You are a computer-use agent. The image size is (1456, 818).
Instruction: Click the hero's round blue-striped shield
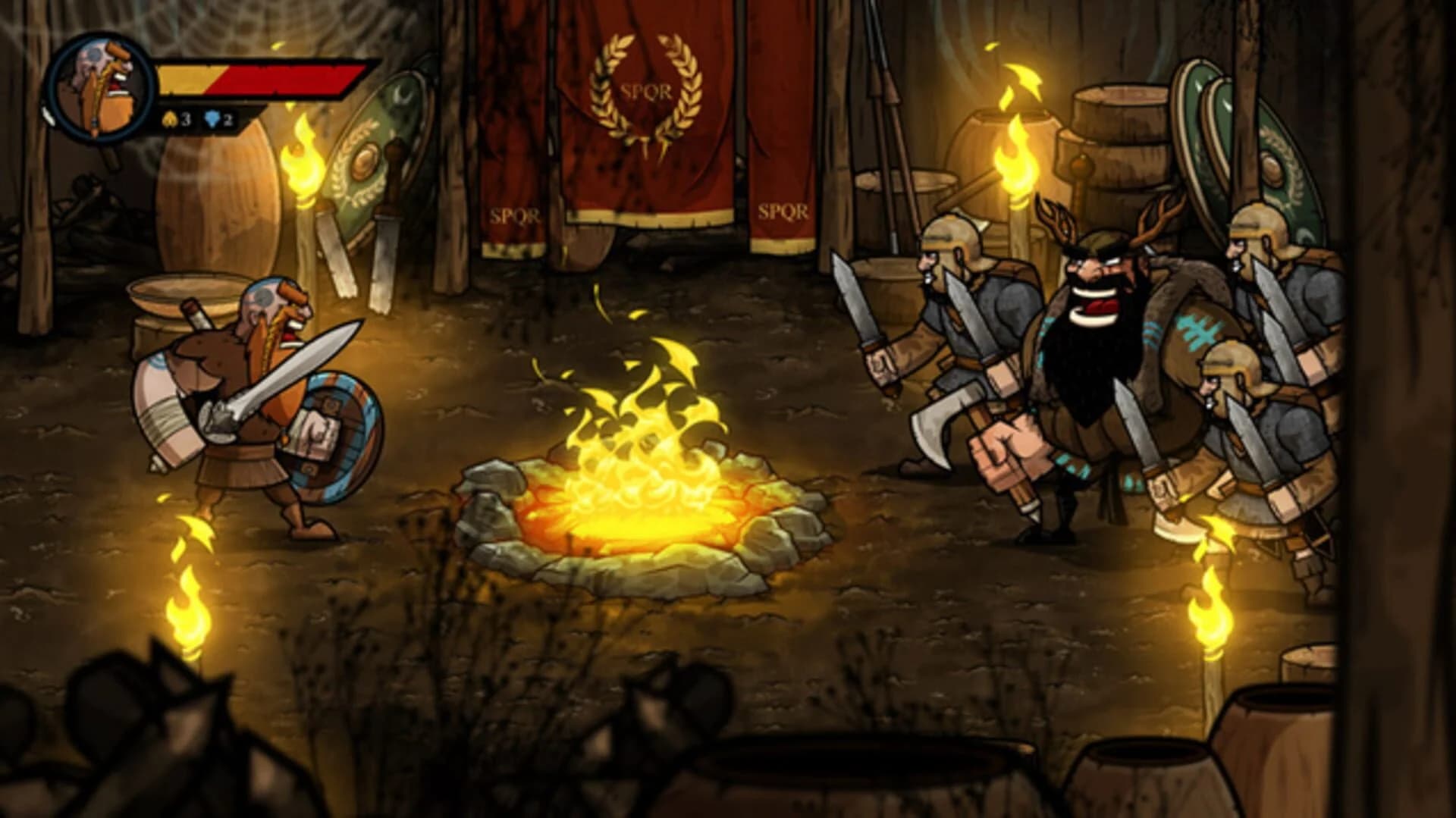pos(334,432)
